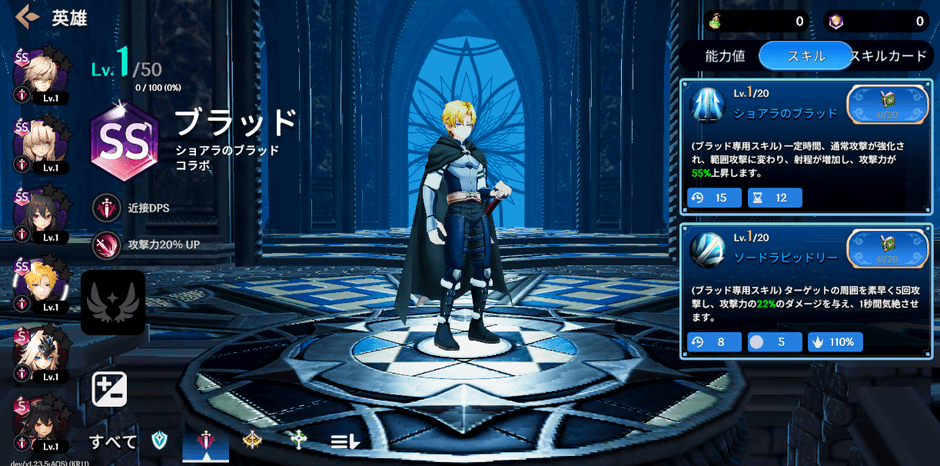Show all heroes with the すべて filter
This screenshot has height=466, width=940.
(112, 441)
